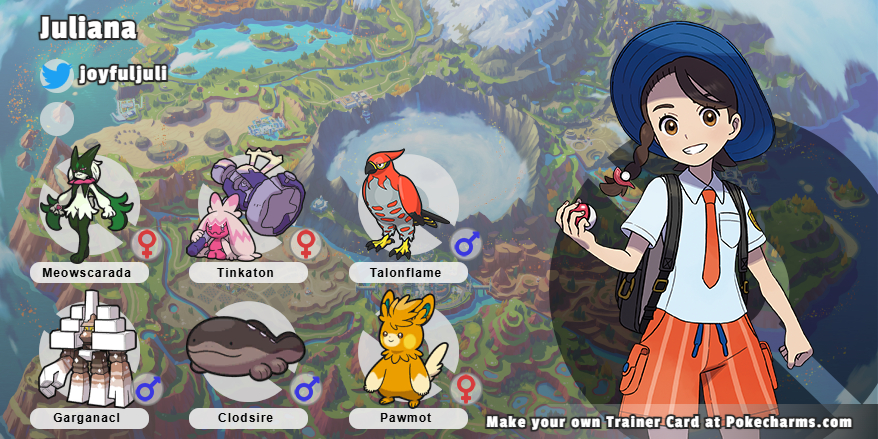878x439 pixels.
Task: Click Pawmot's female gender symbol
Action: click(464, 389)
